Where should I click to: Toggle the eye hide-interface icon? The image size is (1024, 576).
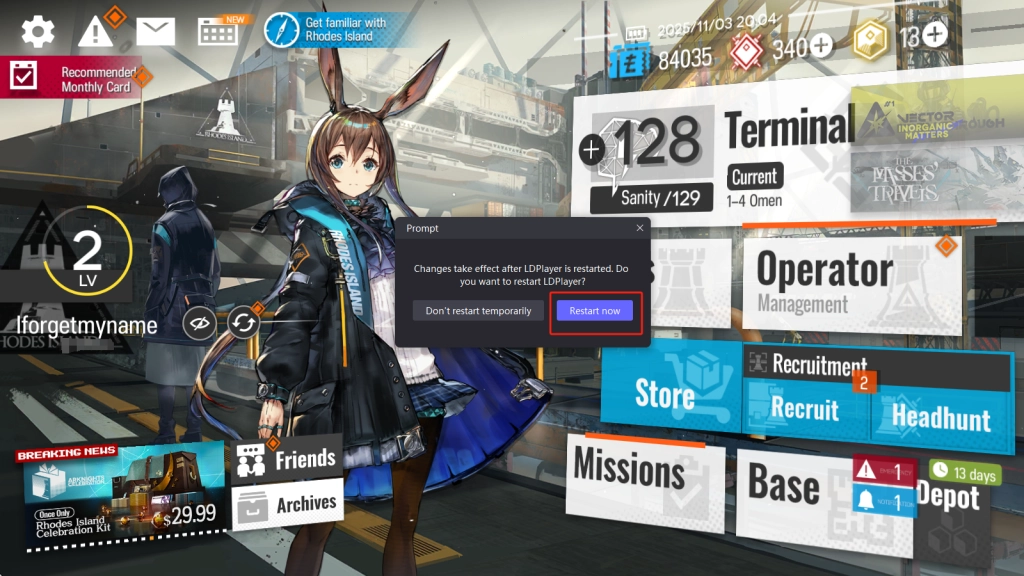(200, 323)
